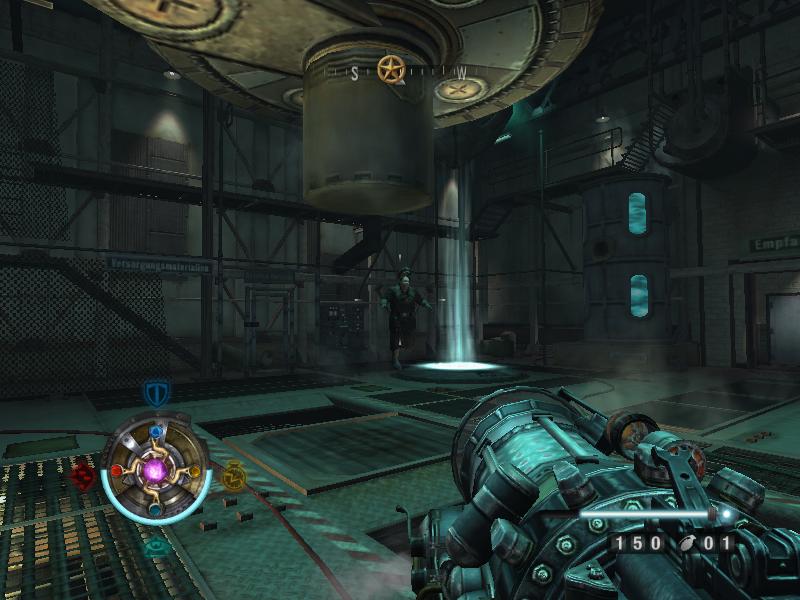Activate the red Empower Veil power icon
This screenshot has width=800, height=600.
[83, 476]
